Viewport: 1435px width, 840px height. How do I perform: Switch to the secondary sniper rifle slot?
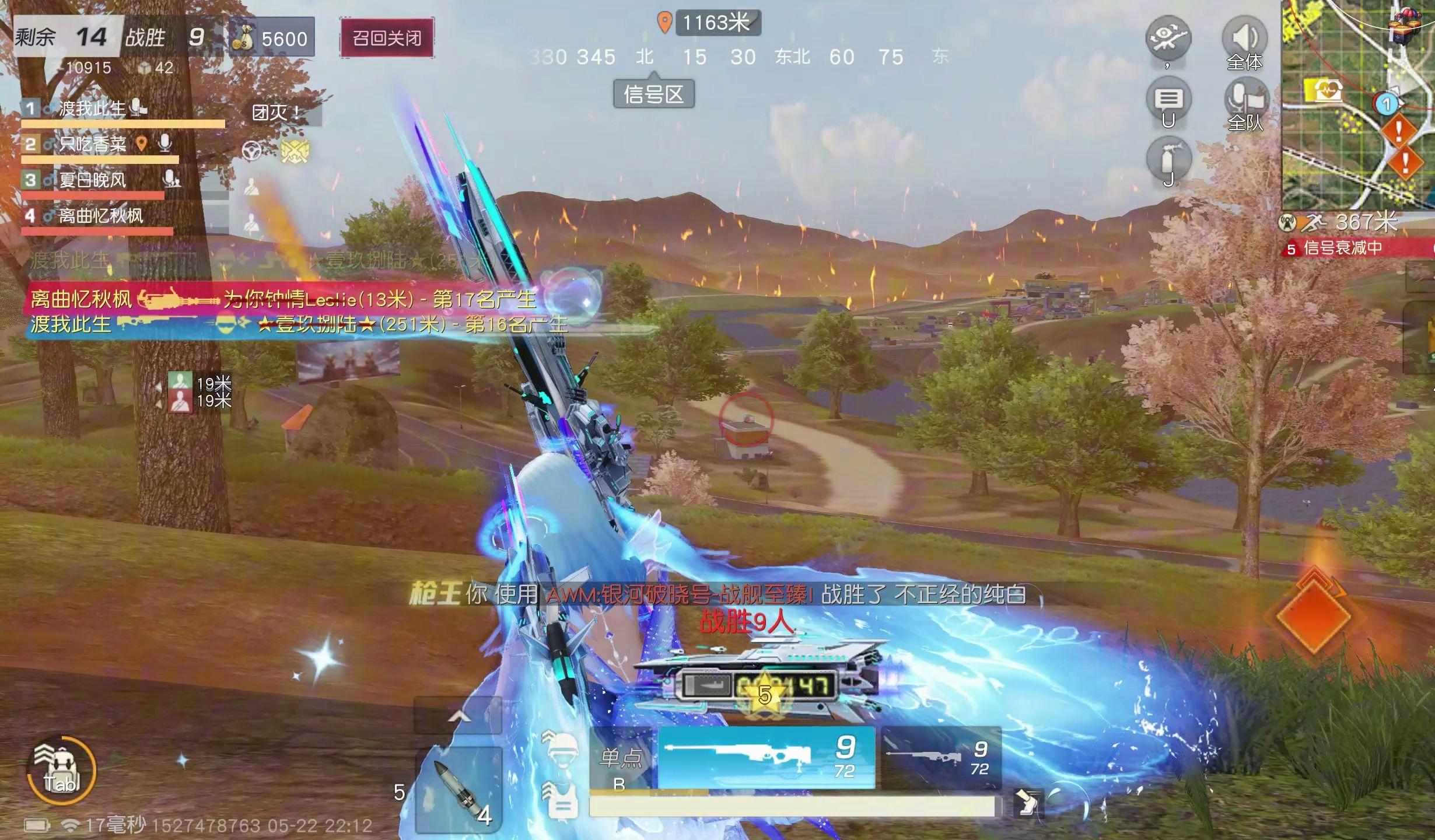coord(940,757)
